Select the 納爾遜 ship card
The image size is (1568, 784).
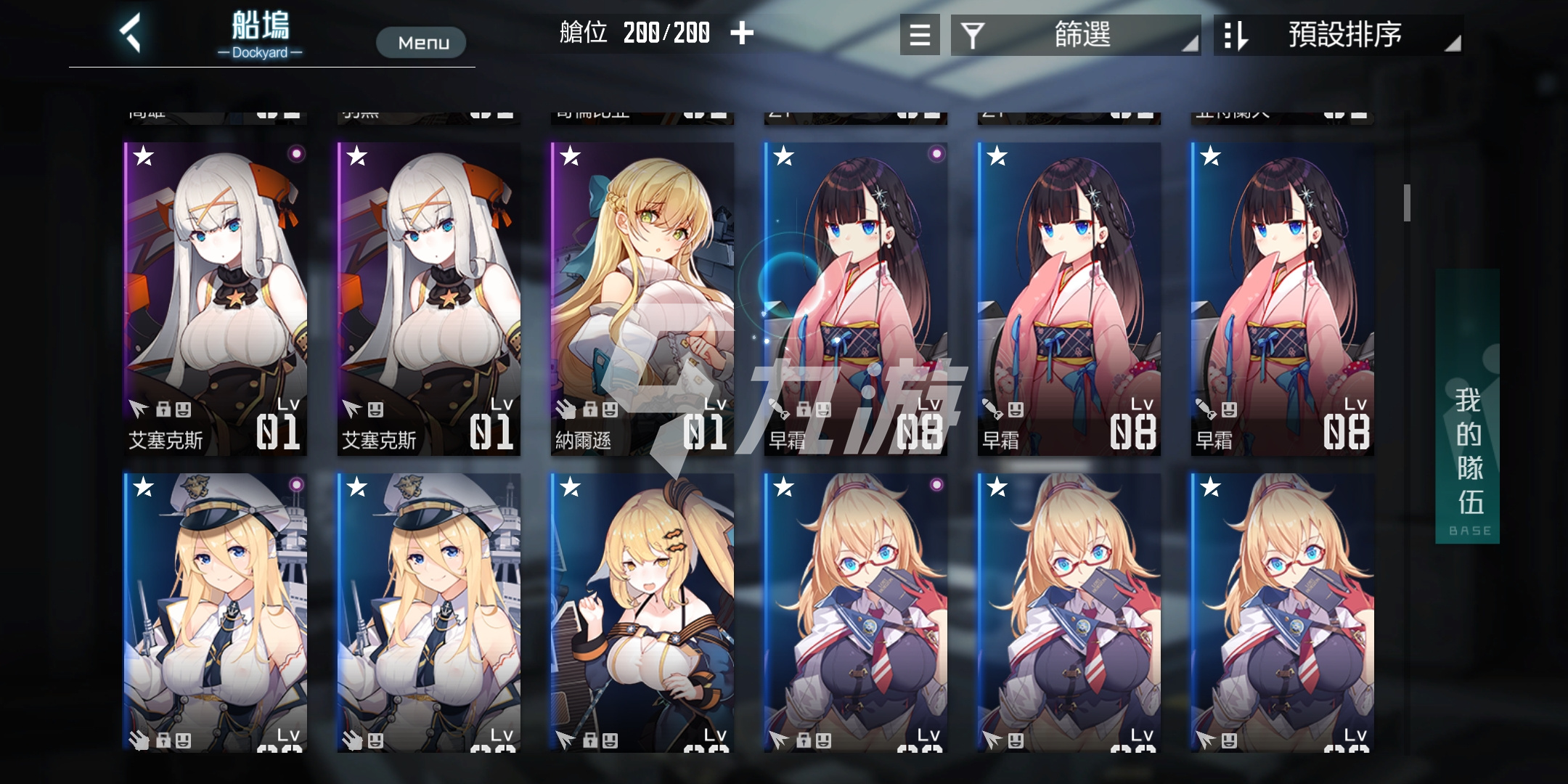point(642,299)
